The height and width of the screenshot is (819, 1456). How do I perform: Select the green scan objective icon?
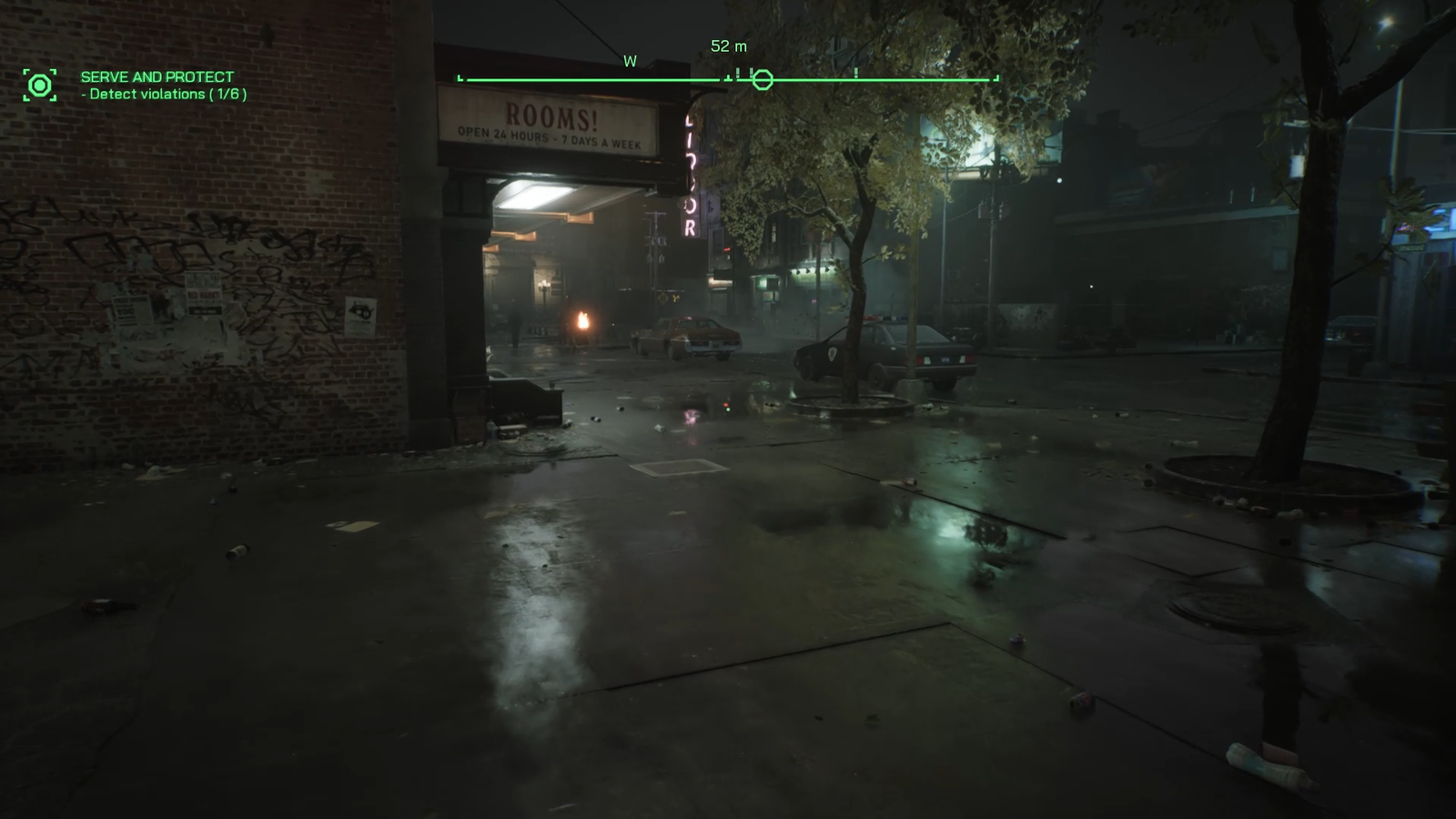[x=40, y=86]
